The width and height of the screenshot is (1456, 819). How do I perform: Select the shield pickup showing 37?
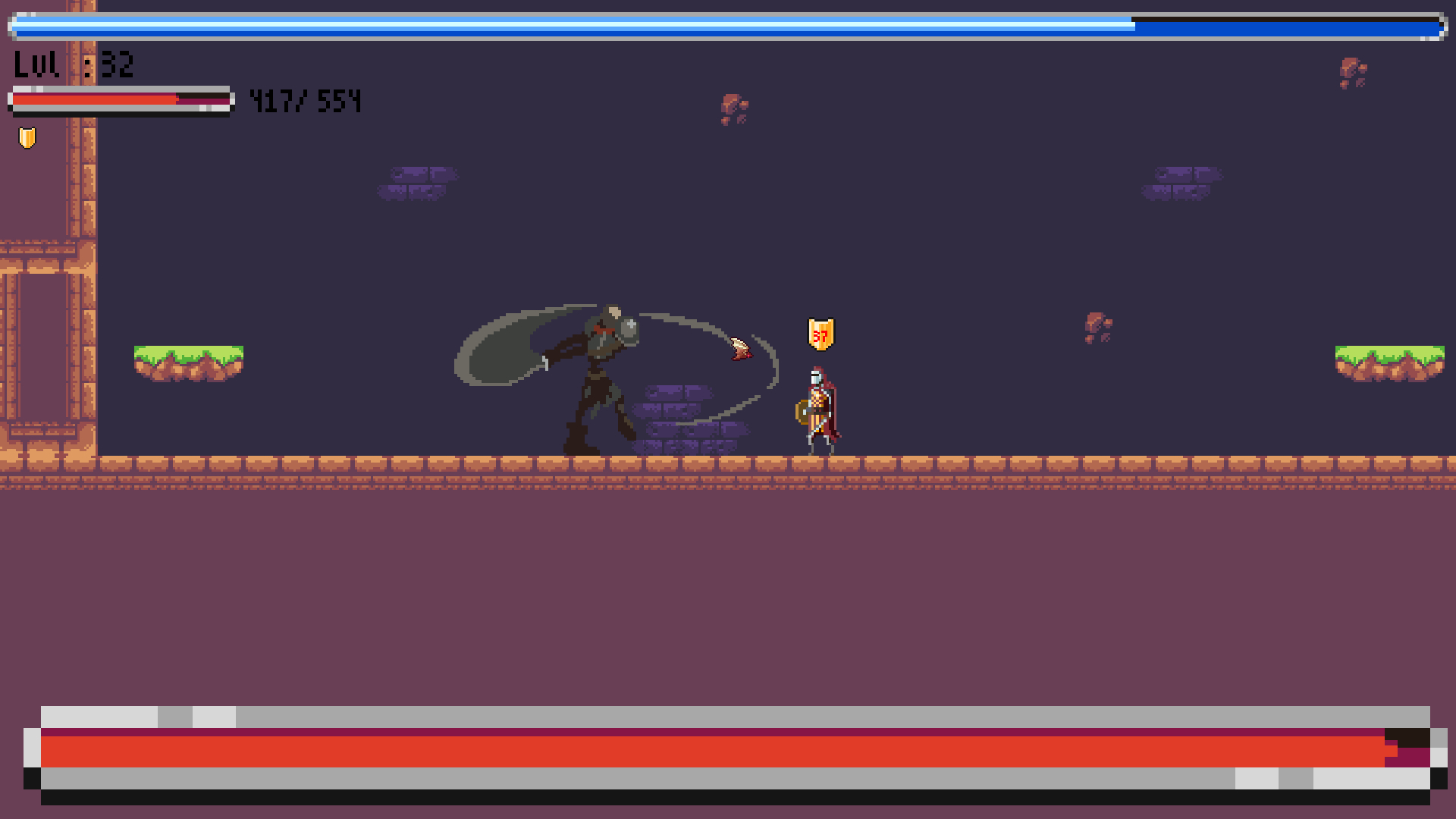(819, 334)
